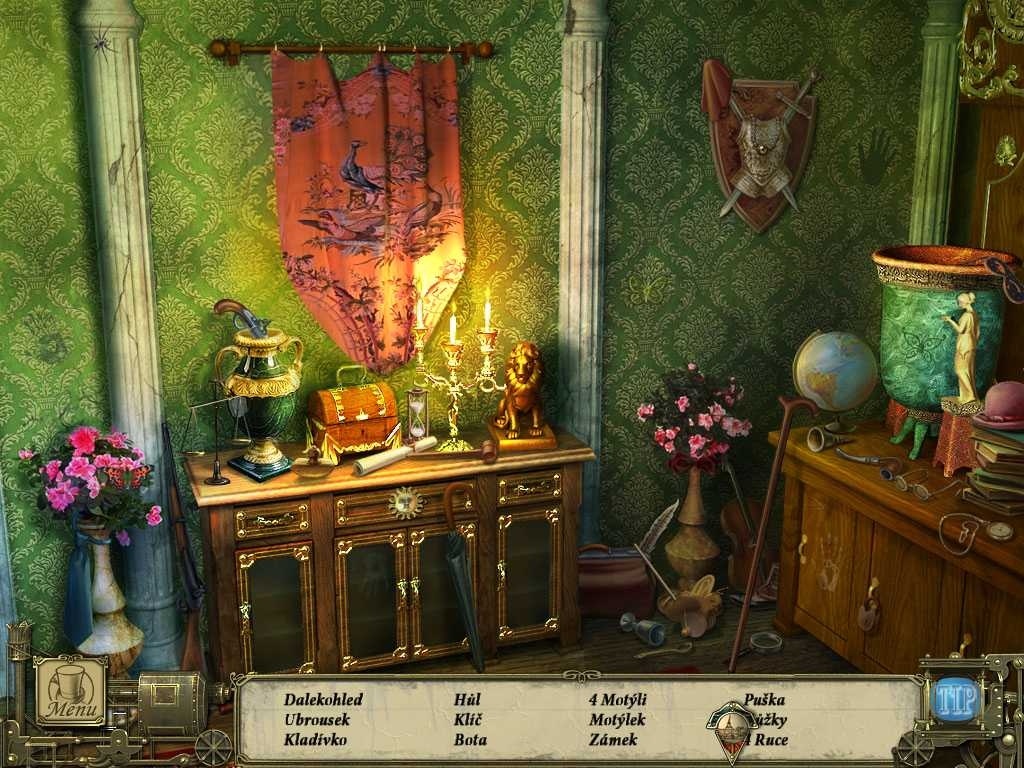The height and width of the screenshot is (768, 1024).
Task: Use the blue TIP hint button
Action: [955, 699]
